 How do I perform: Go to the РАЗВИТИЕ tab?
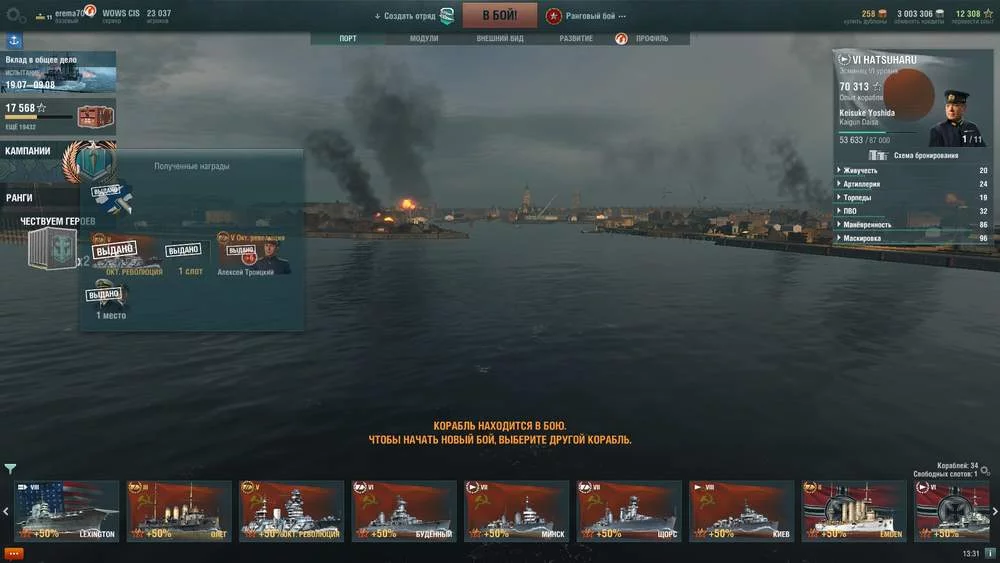tap(576, 39)
